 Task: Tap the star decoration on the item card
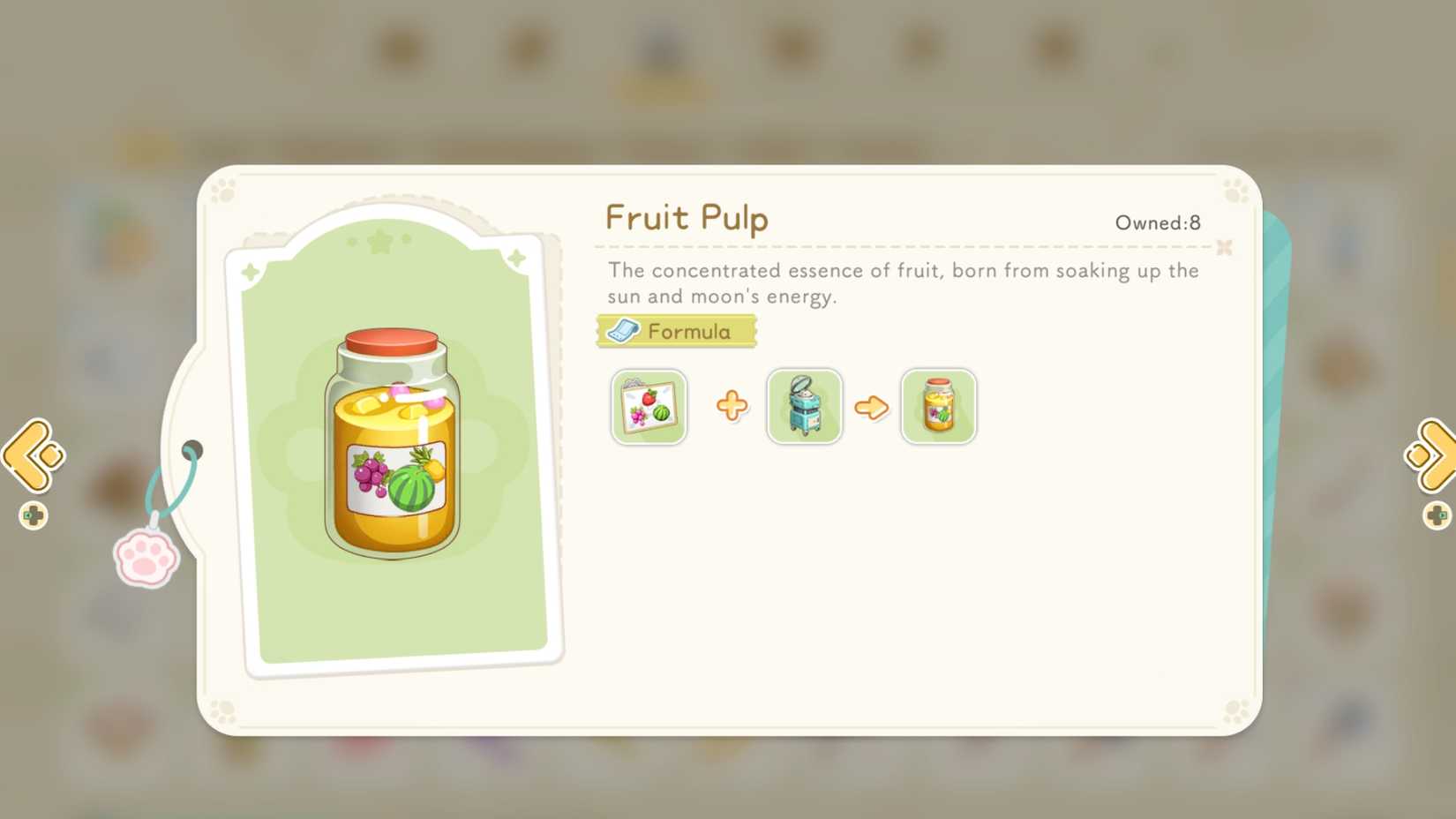tap(381, 239)
